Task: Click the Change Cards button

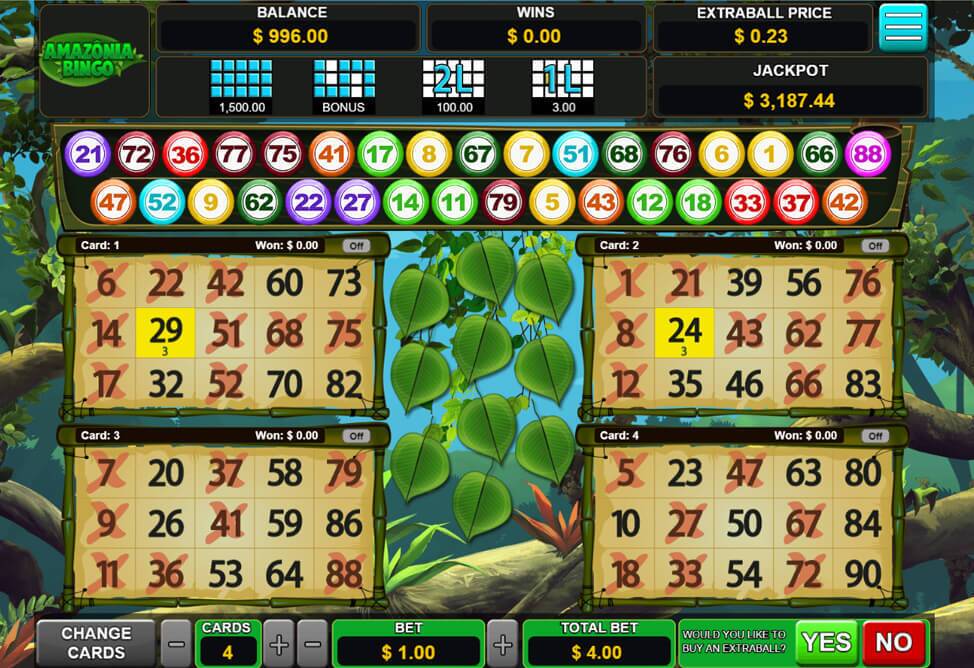Action: tap(96, 642)
